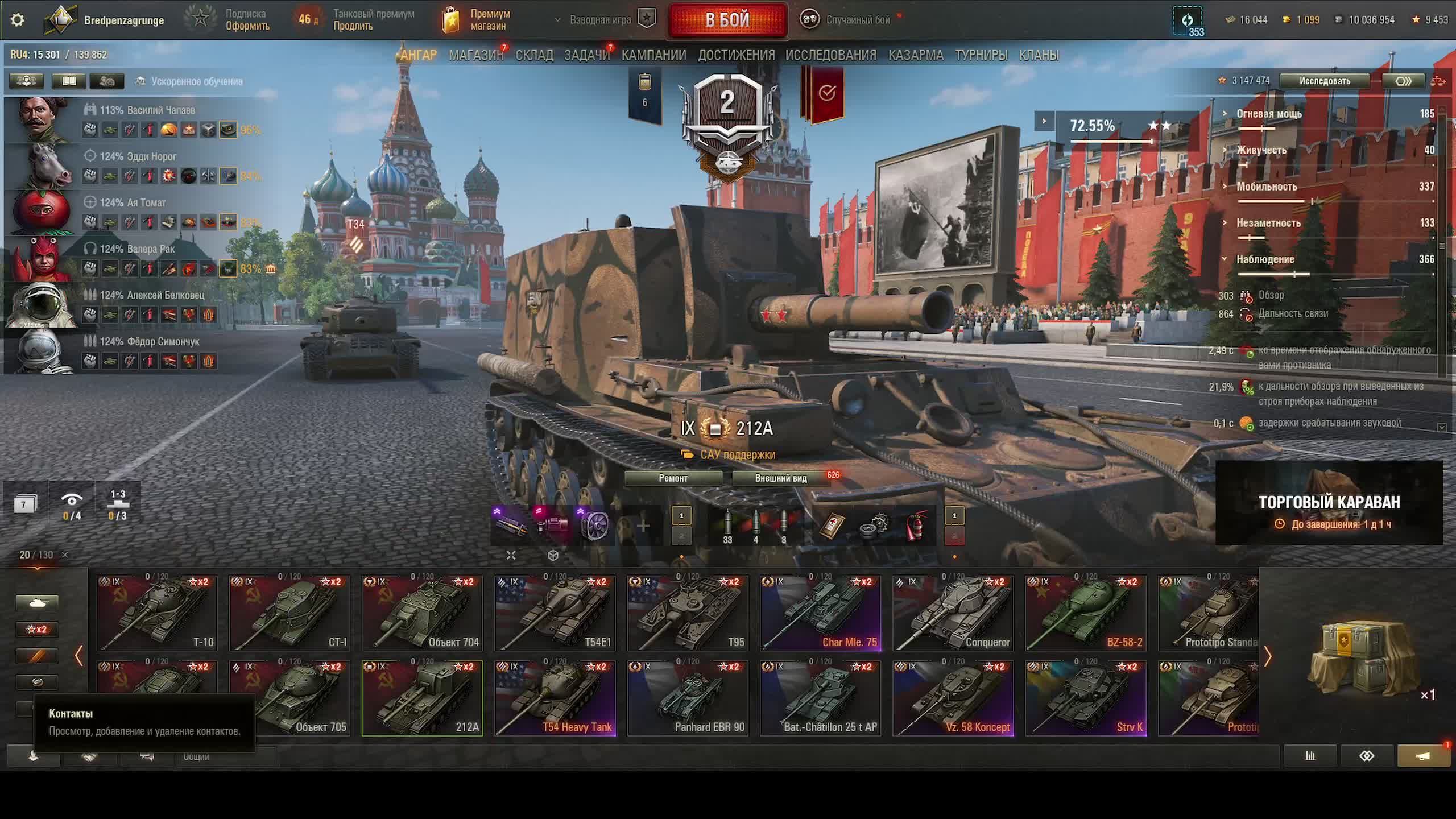Choose the Conqueror tank tile

click(x=953, y=613)
